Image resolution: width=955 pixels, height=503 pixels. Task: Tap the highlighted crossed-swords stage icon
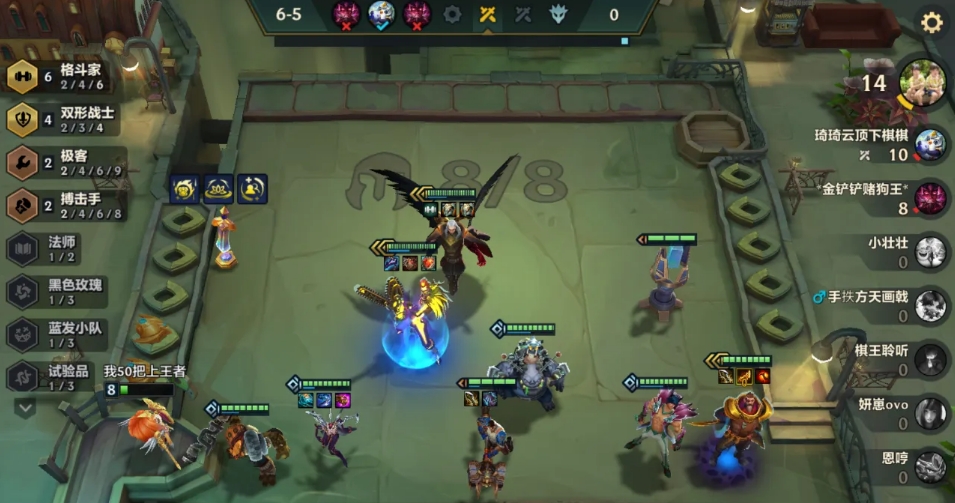pos(487,14)
